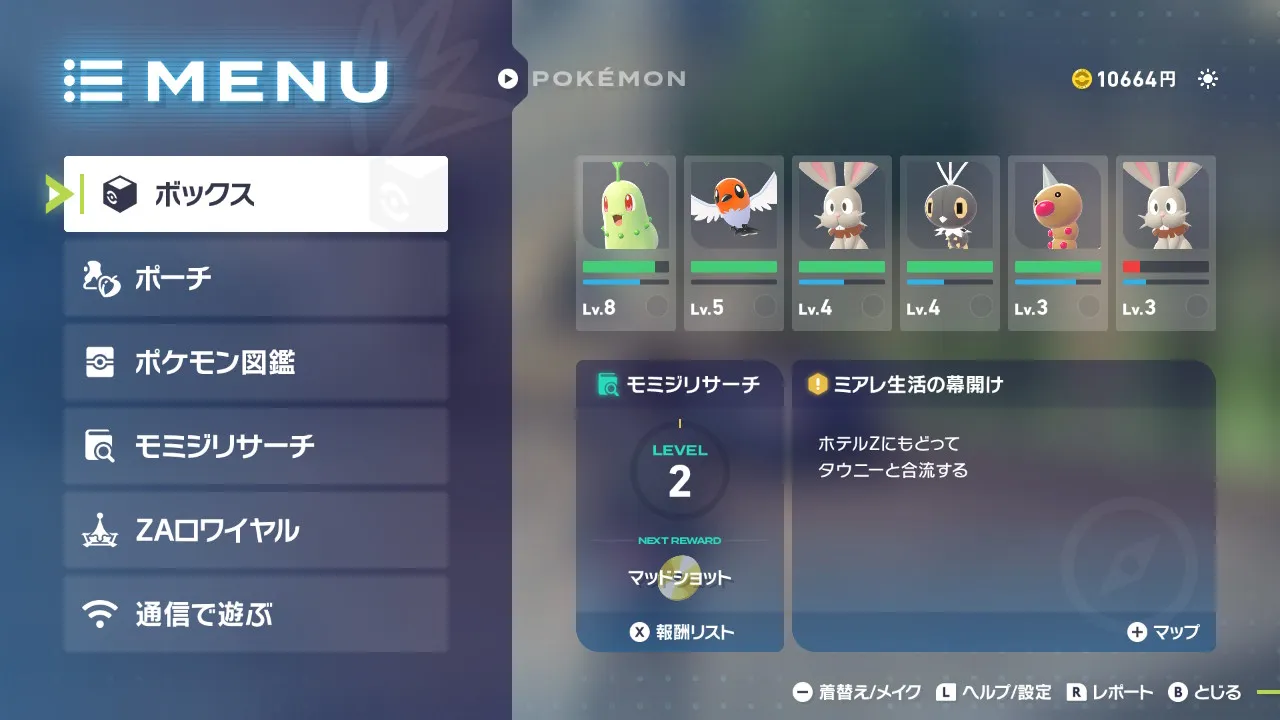Open ポケモン図鑑 Pokédex entry

point(255,362)
